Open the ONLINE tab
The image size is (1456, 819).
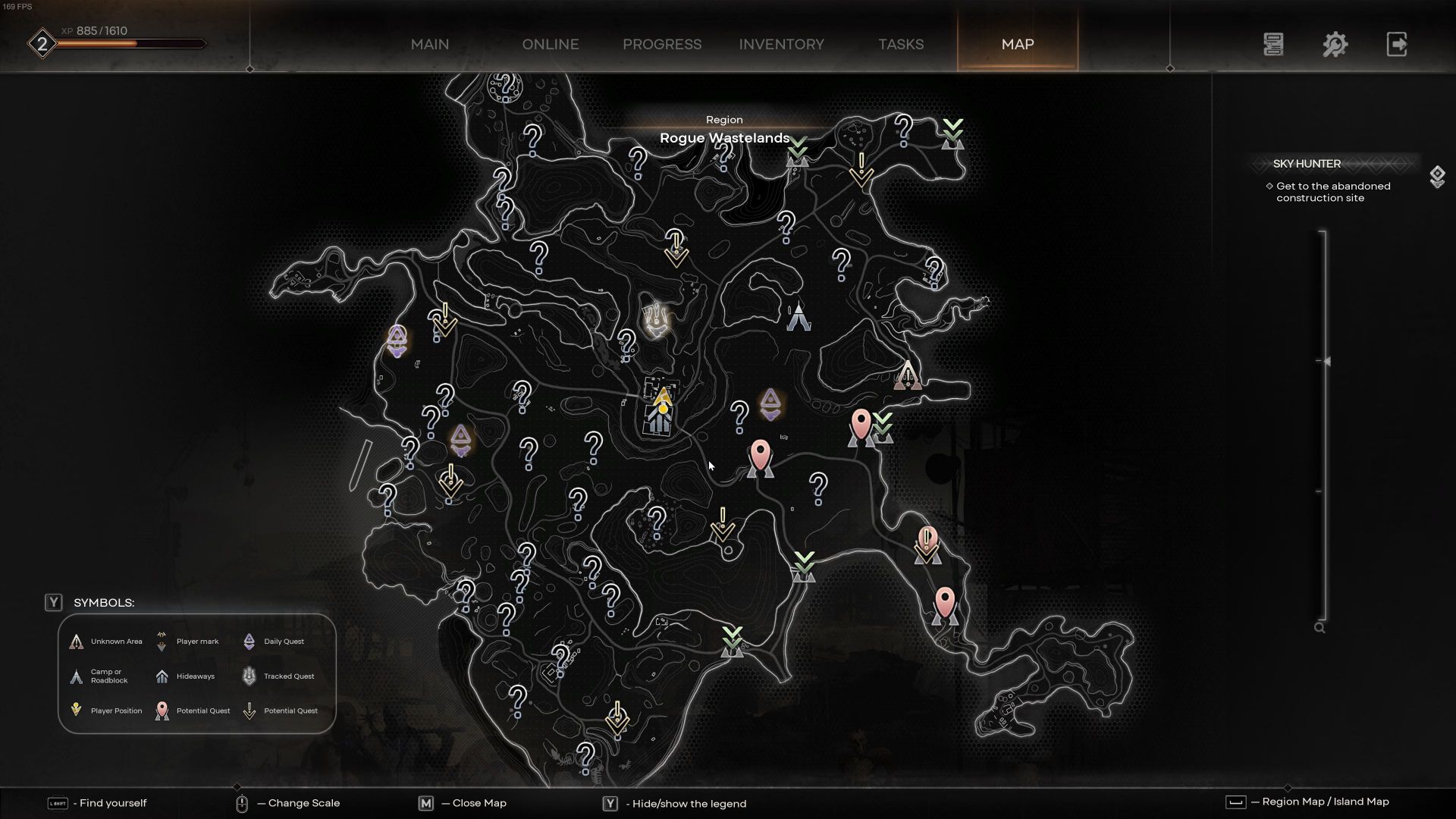(550, 44)
